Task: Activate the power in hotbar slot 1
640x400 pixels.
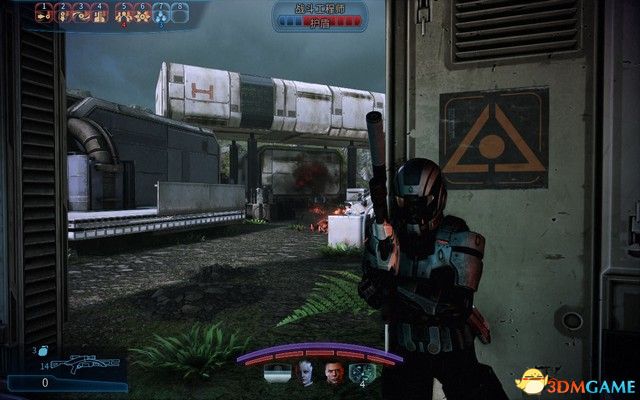Action: point(44,15)
